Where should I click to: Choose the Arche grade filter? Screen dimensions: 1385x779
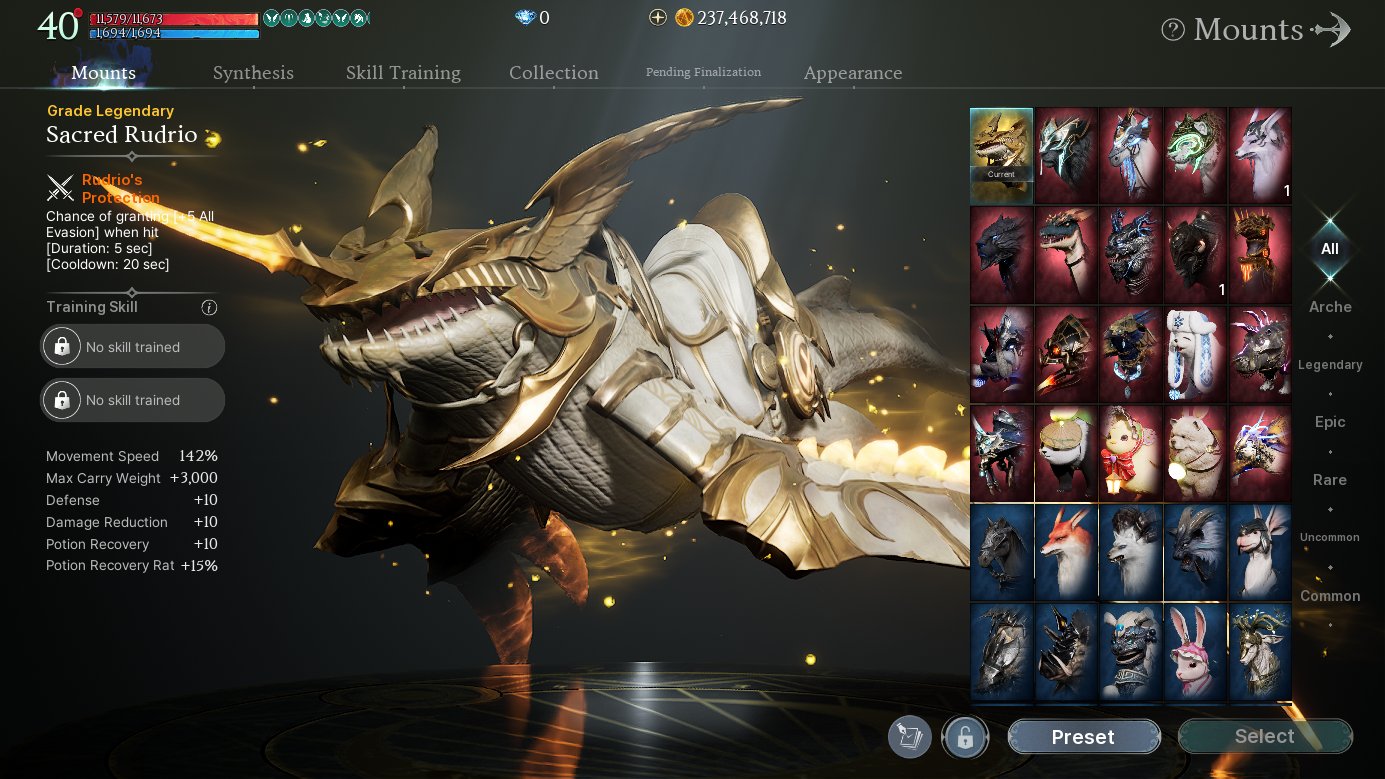pos(1329,307)
